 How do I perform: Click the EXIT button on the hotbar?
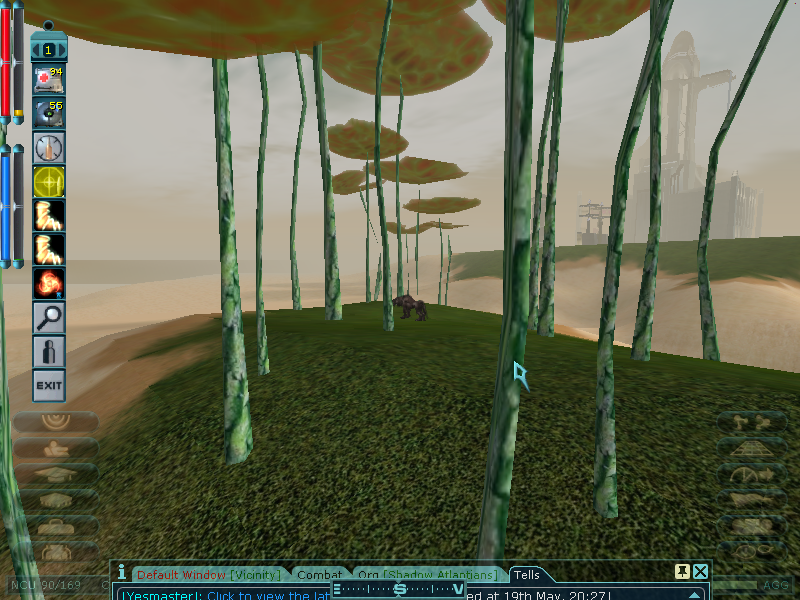[x=49, y=385]
